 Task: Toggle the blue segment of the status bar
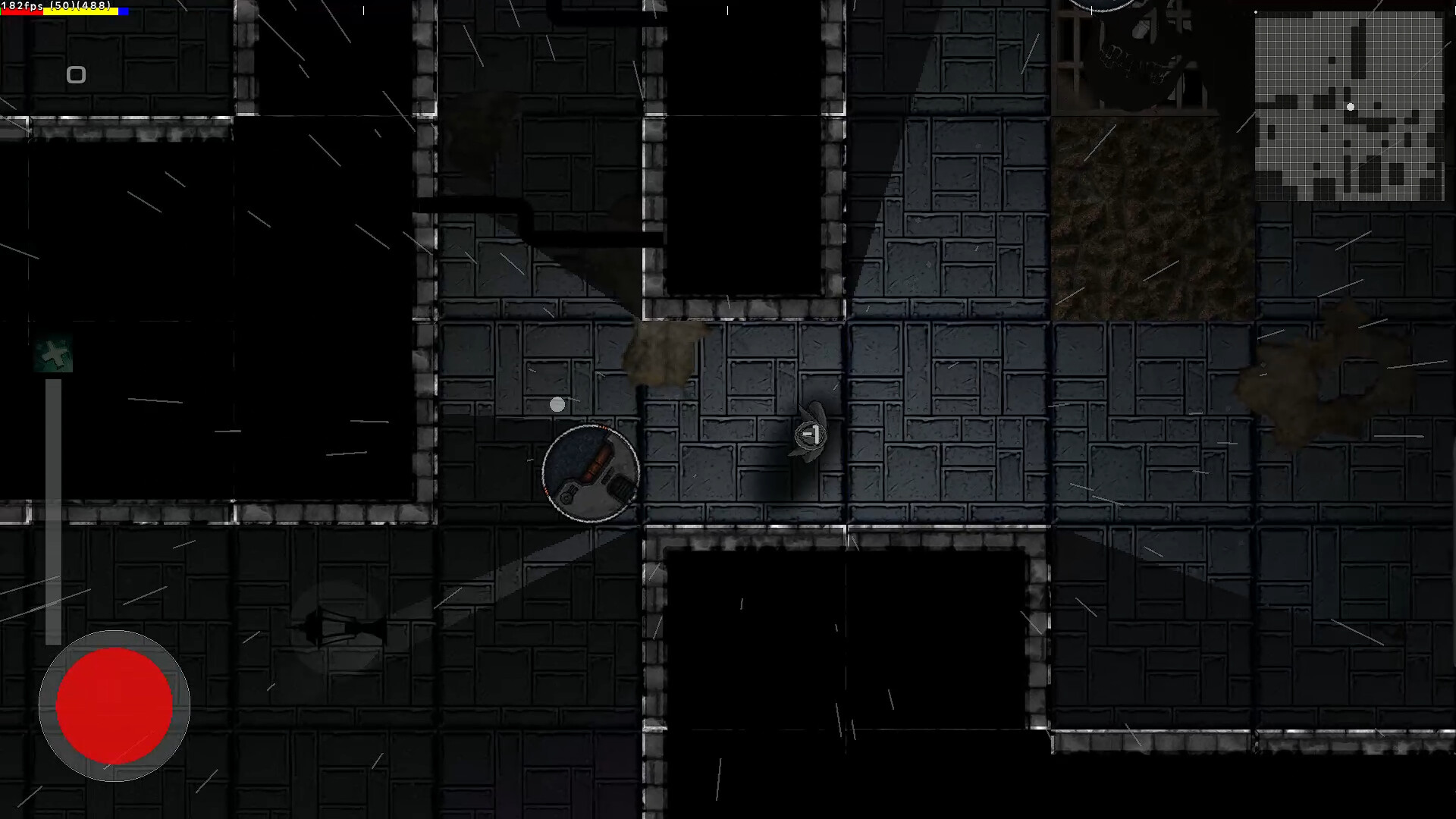tap(122, 11)
